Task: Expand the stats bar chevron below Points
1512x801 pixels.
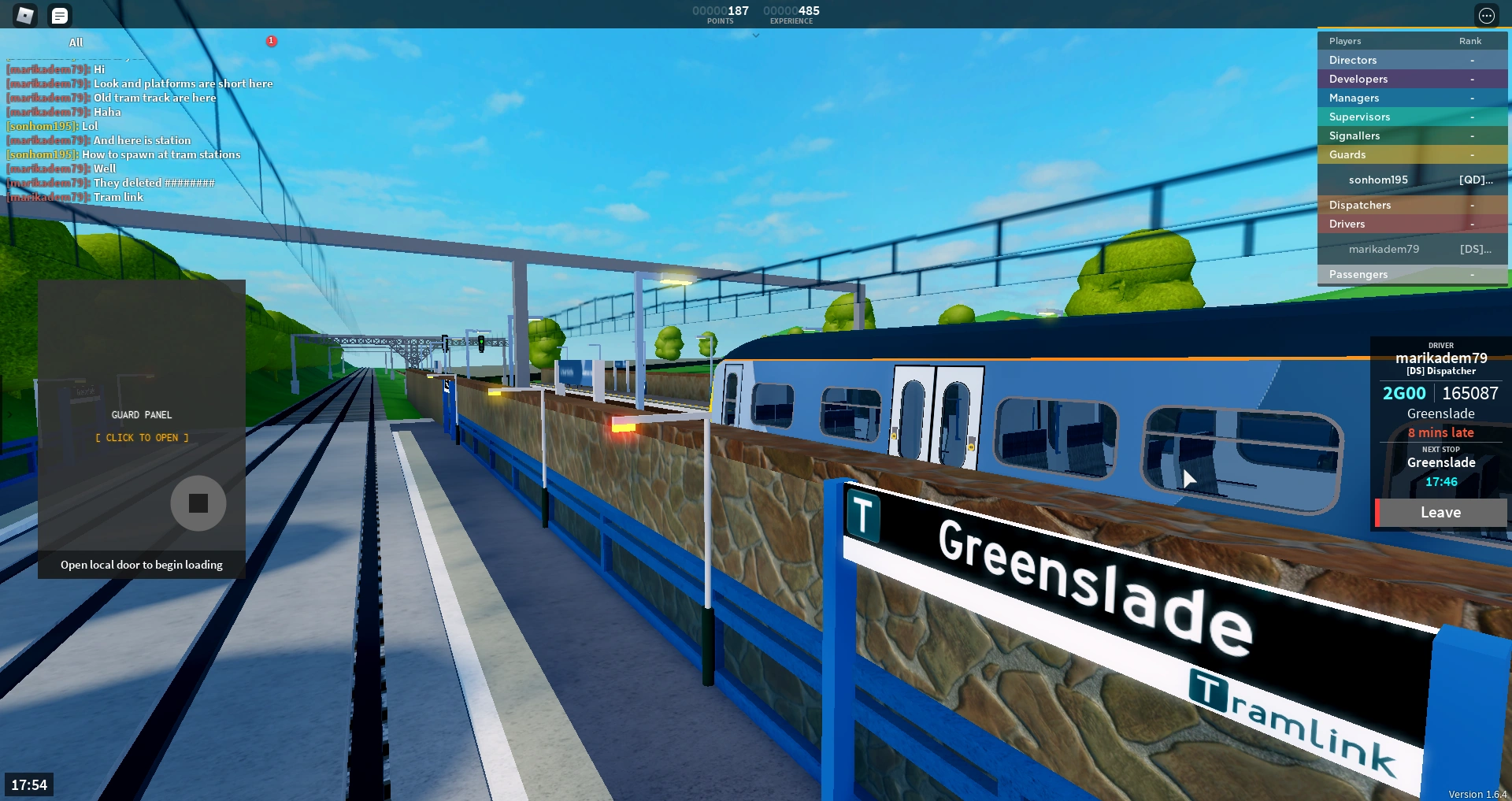Action: click(757, 35)
